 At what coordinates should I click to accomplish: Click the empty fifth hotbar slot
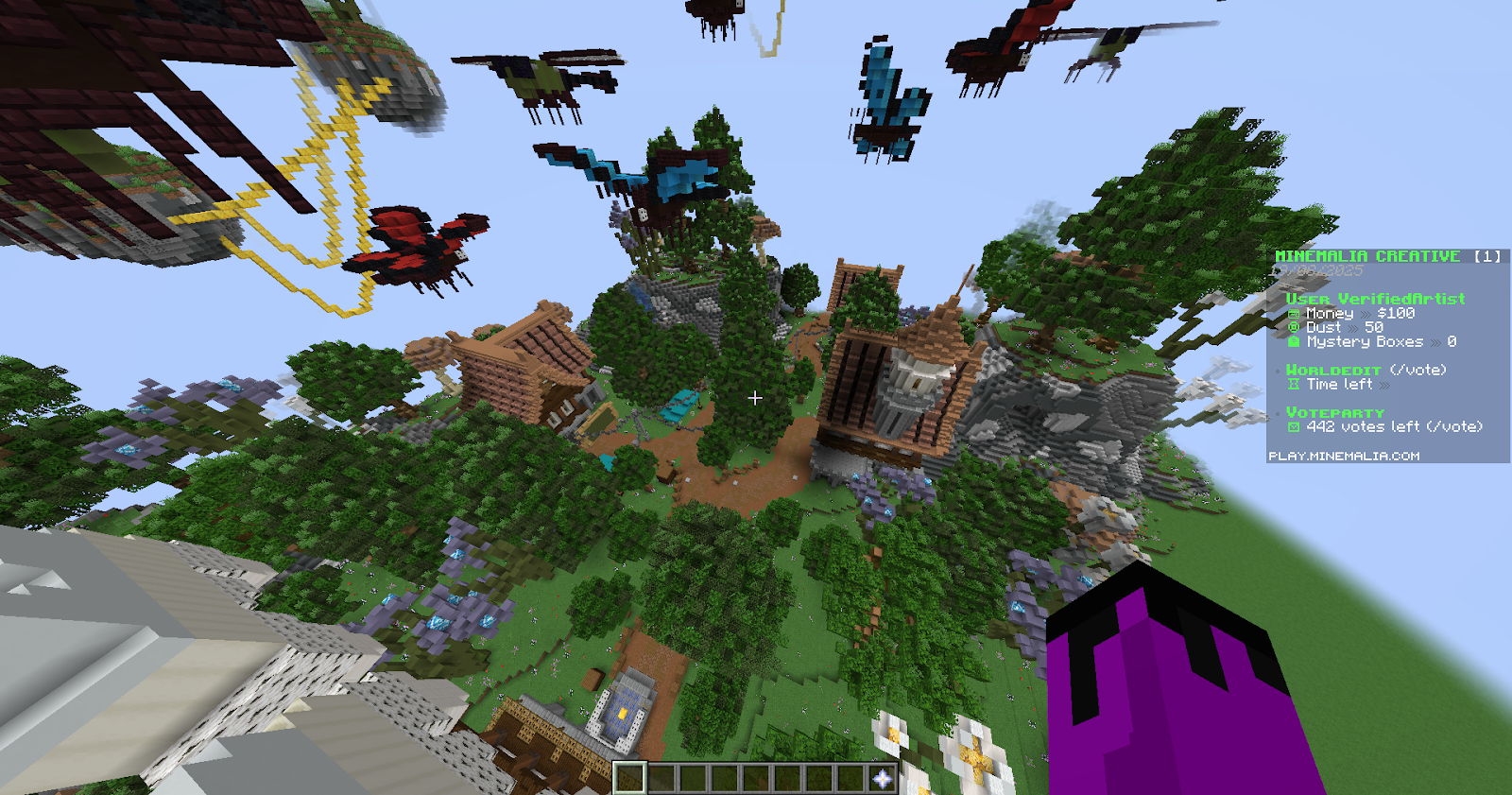(x=754, y=776)
